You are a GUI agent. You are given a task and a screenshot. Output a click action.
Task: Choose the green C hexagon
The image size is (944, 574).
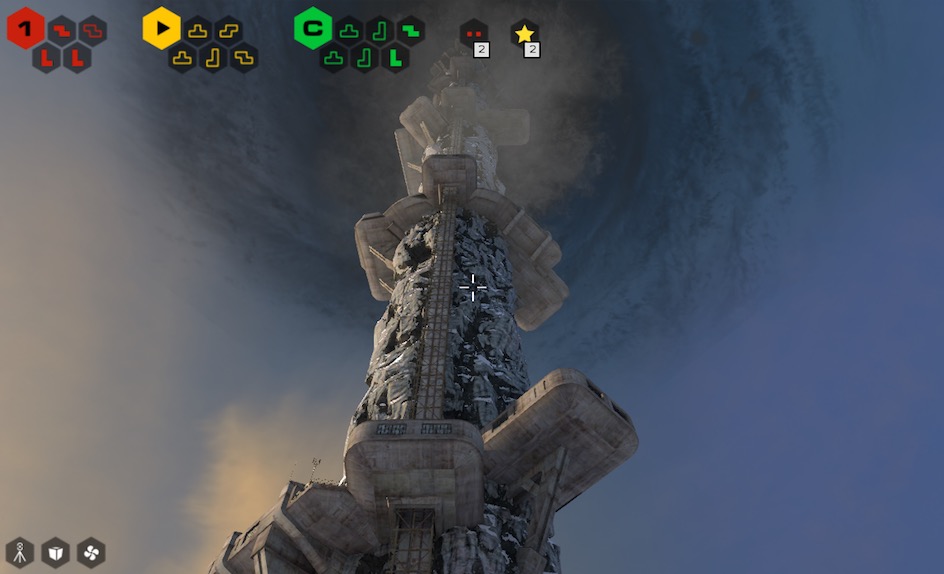313,28
